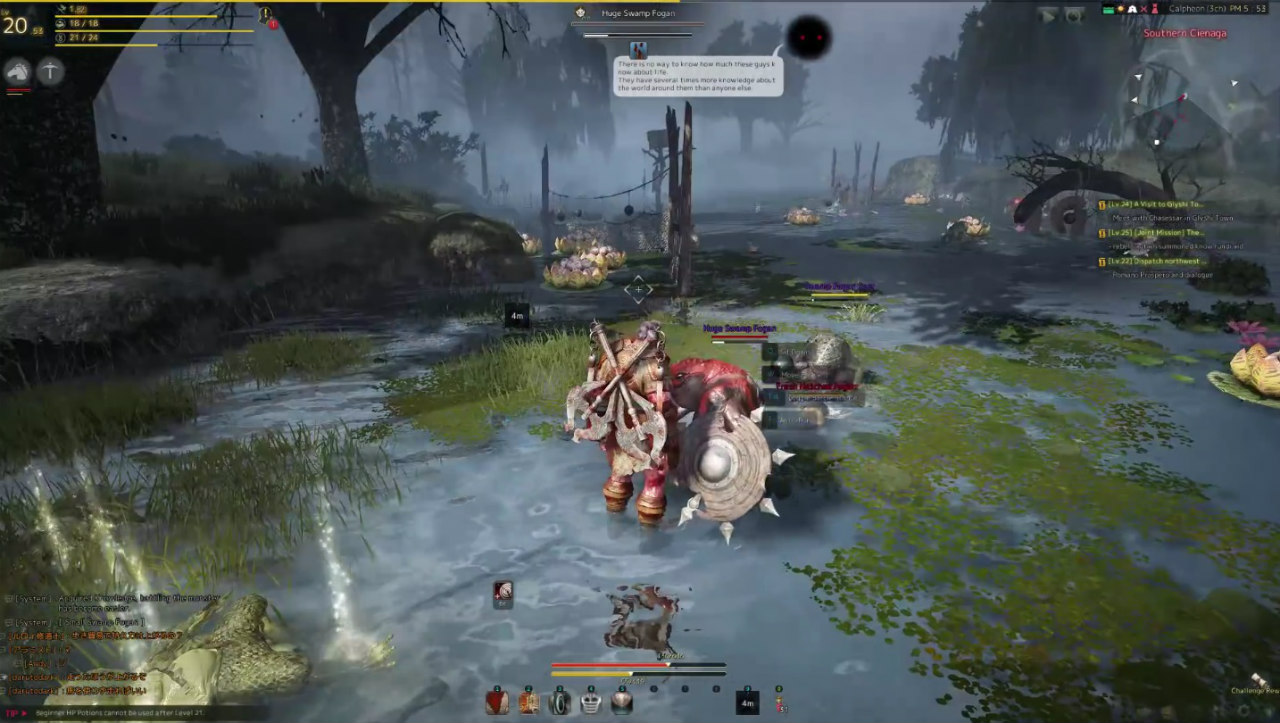The image size is (1280, 723).
Task: Select the tent/camp icon near channel name
Action: pos(1133,8)
